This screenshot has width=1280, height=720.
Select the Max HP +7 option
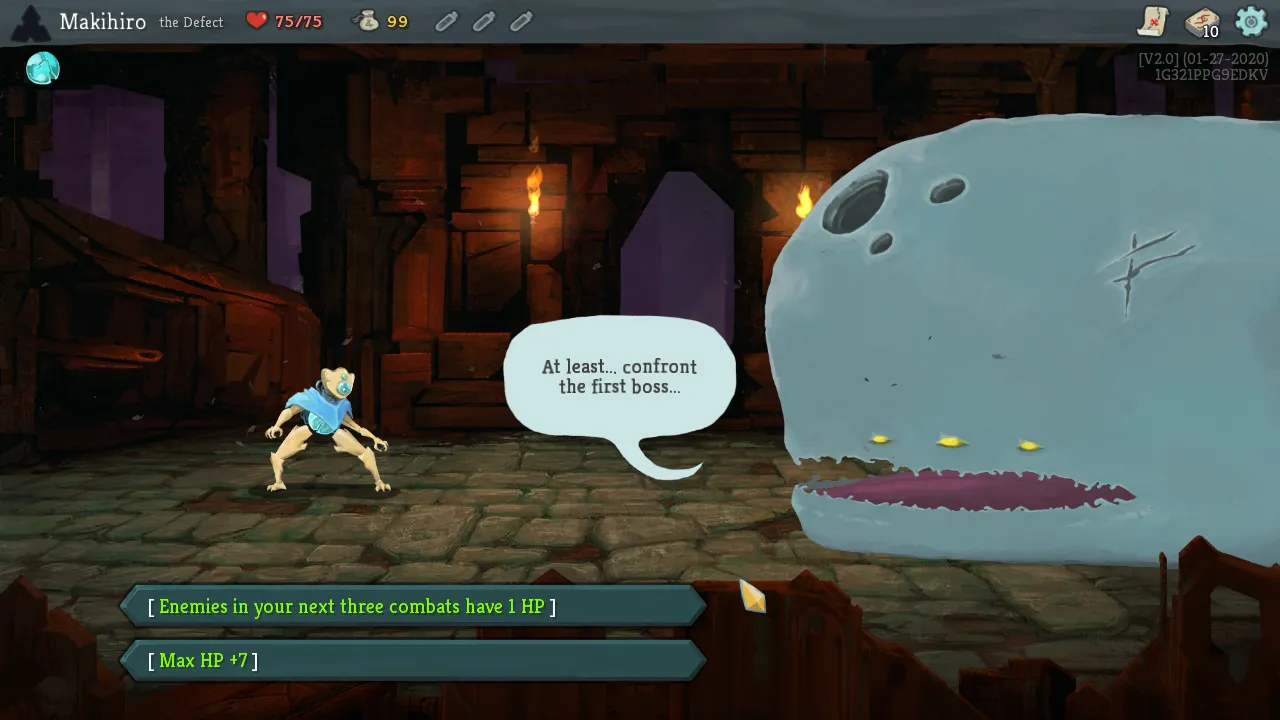(x=412, y=660)
